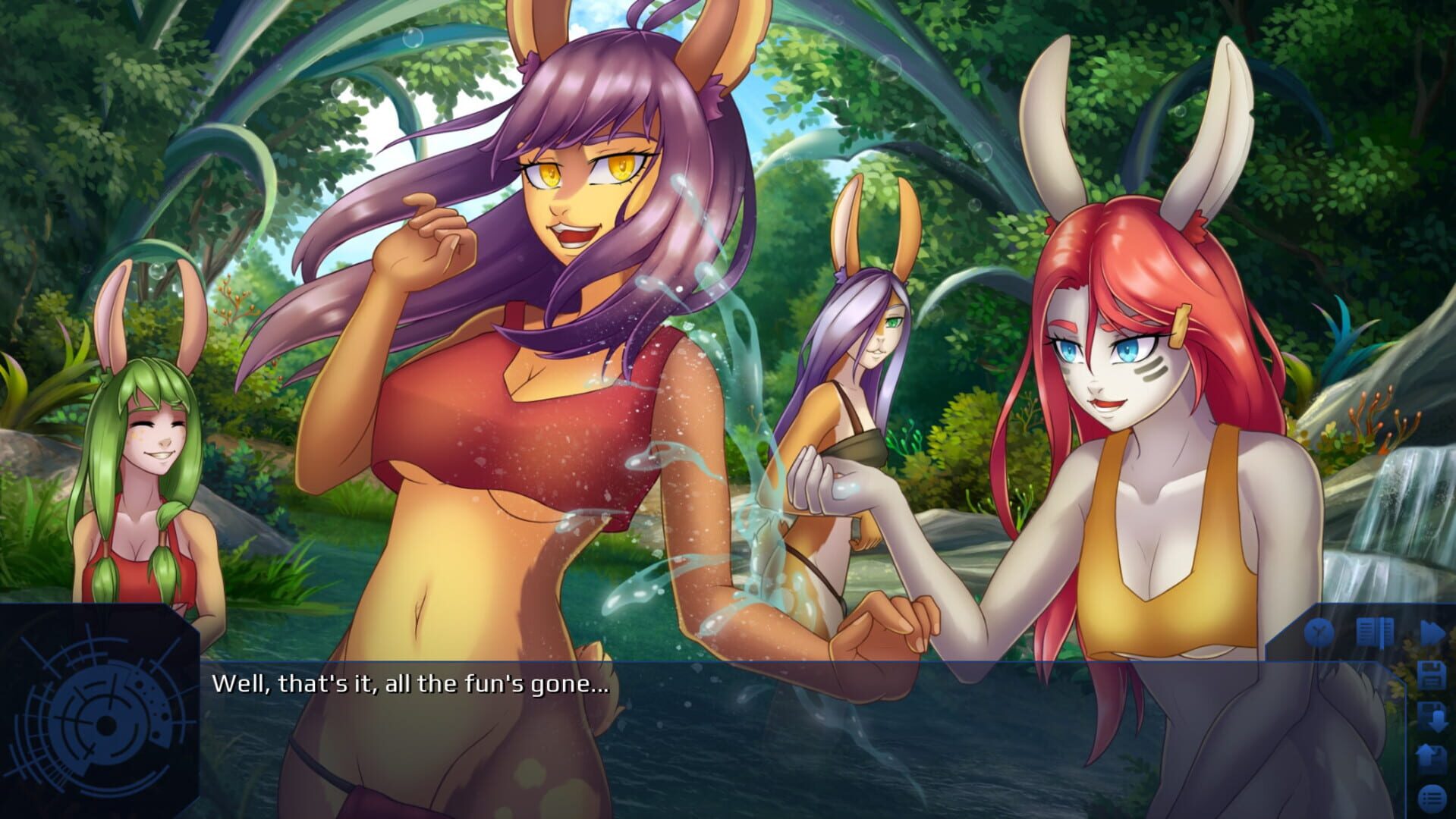The height and width of the screenshot is (819, 1456).
Task: Toggle skip mode to fast-forward dialogue
Action: point(1431,630)
